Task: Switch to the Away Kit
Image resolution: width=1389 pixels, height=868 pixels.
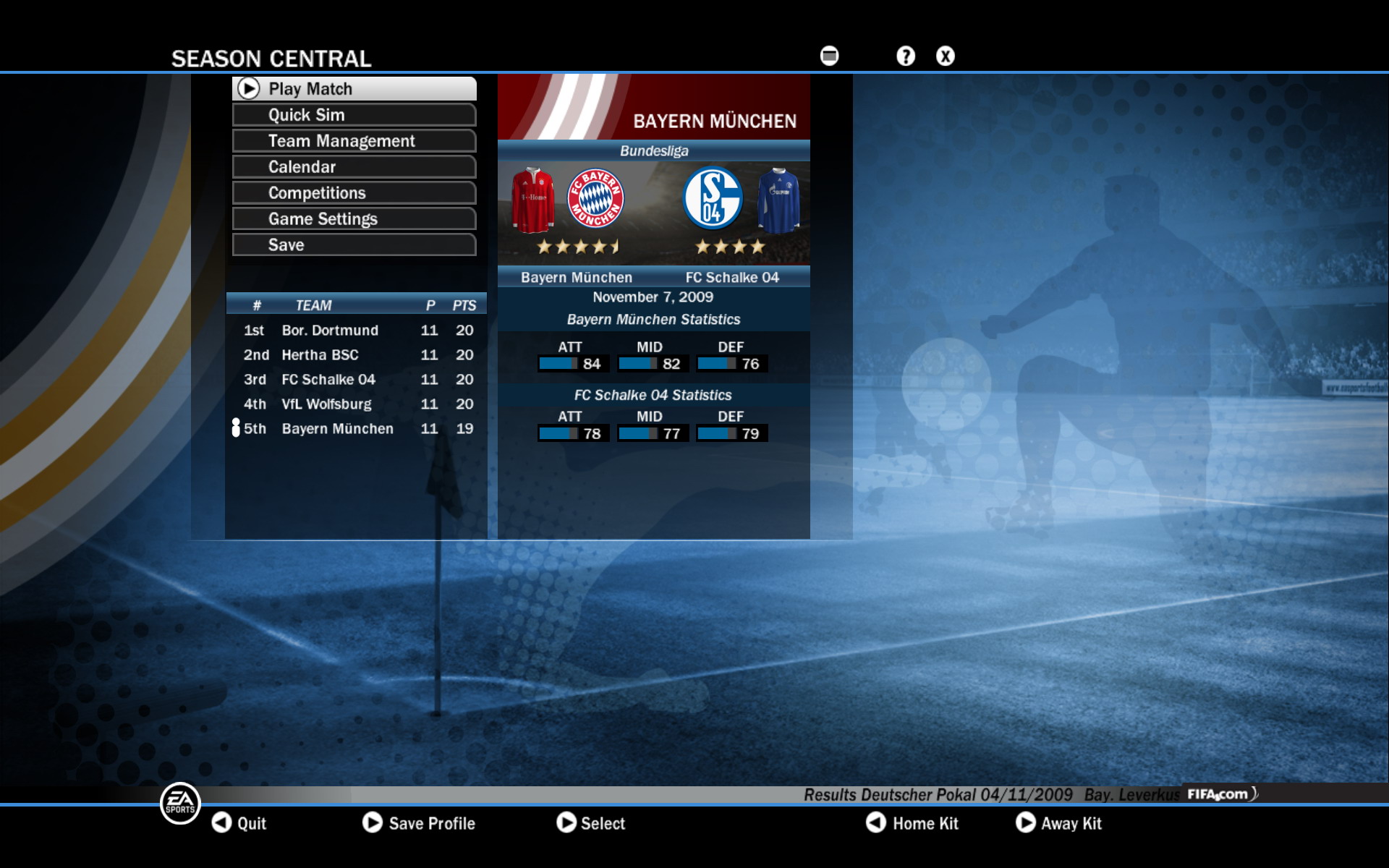Action: (x=1060, y=823)
